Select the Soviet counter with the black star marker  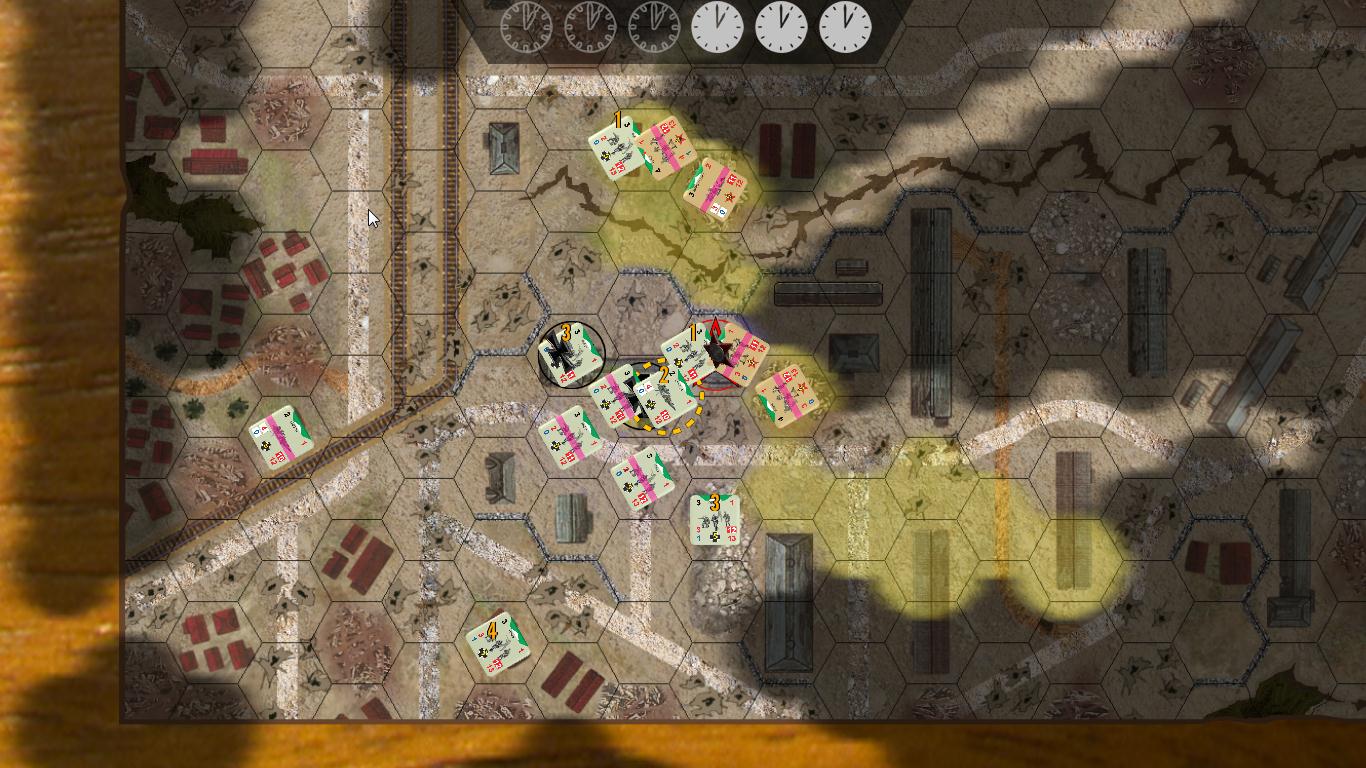click(x=718, y=354)
